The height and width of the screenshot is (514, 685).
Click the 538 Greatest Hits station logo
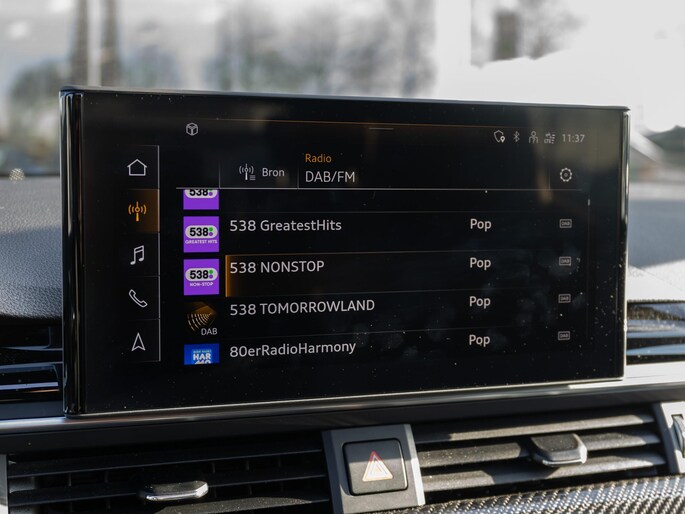[201, 233]
